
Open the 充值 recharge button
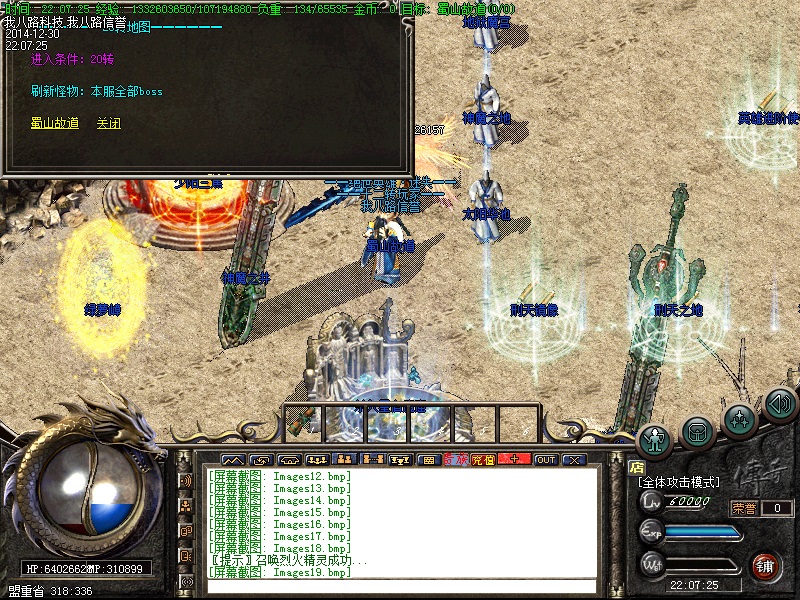(483, 460)
